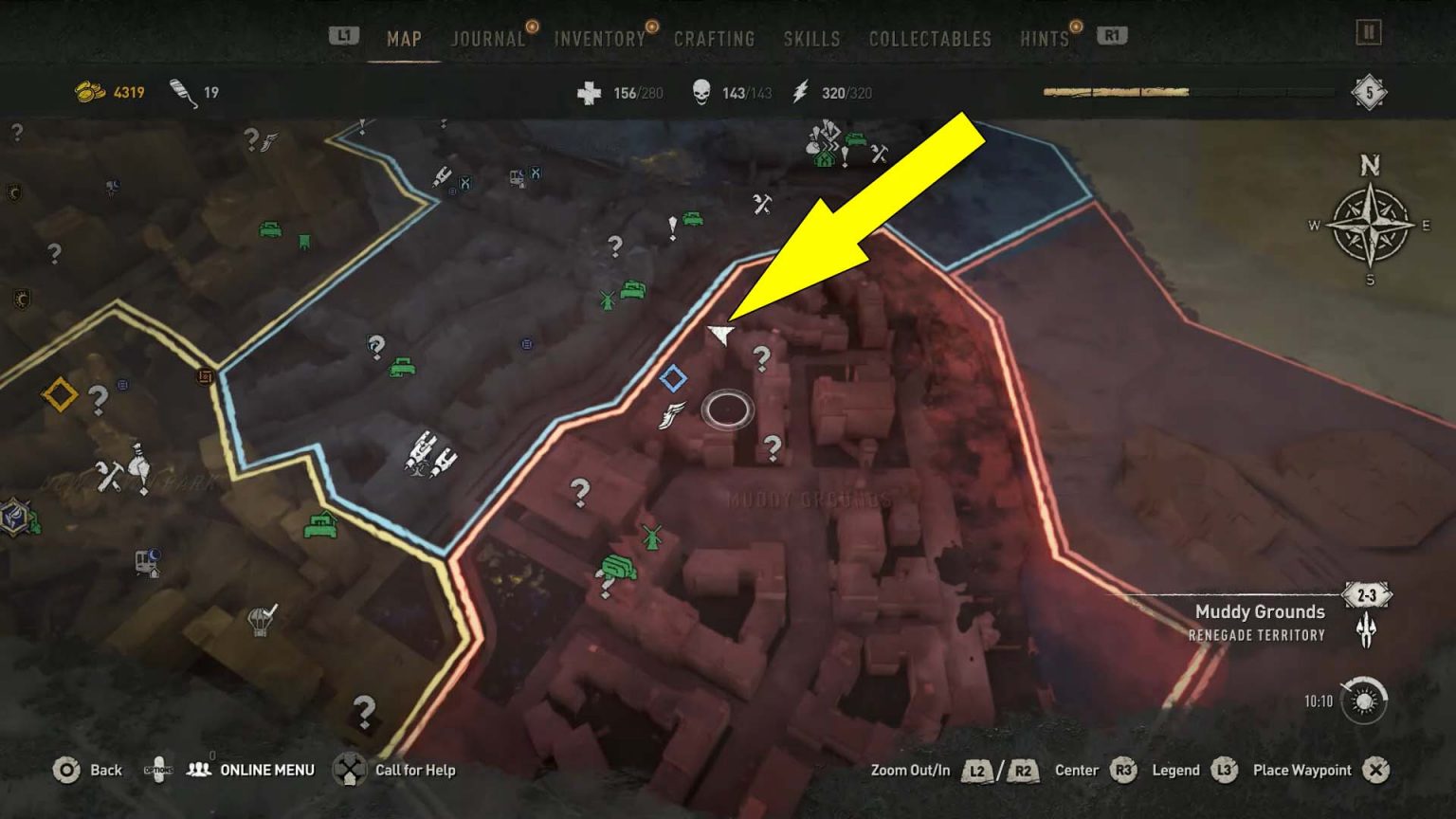Open the COLLECTABLES tab
Viewport: 1456px width, 819px height.
coord(928,39)
